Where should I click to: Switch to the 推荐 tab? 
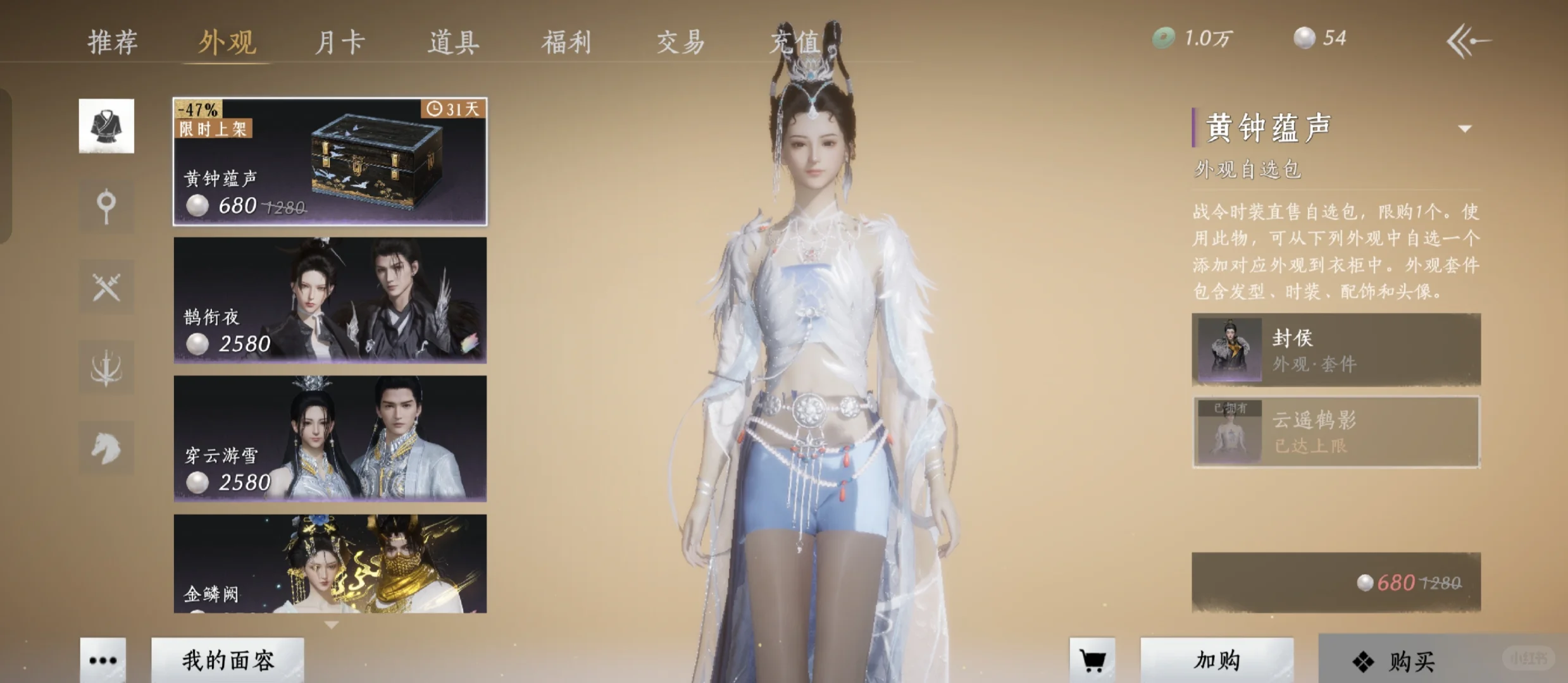tap(113, 41)
